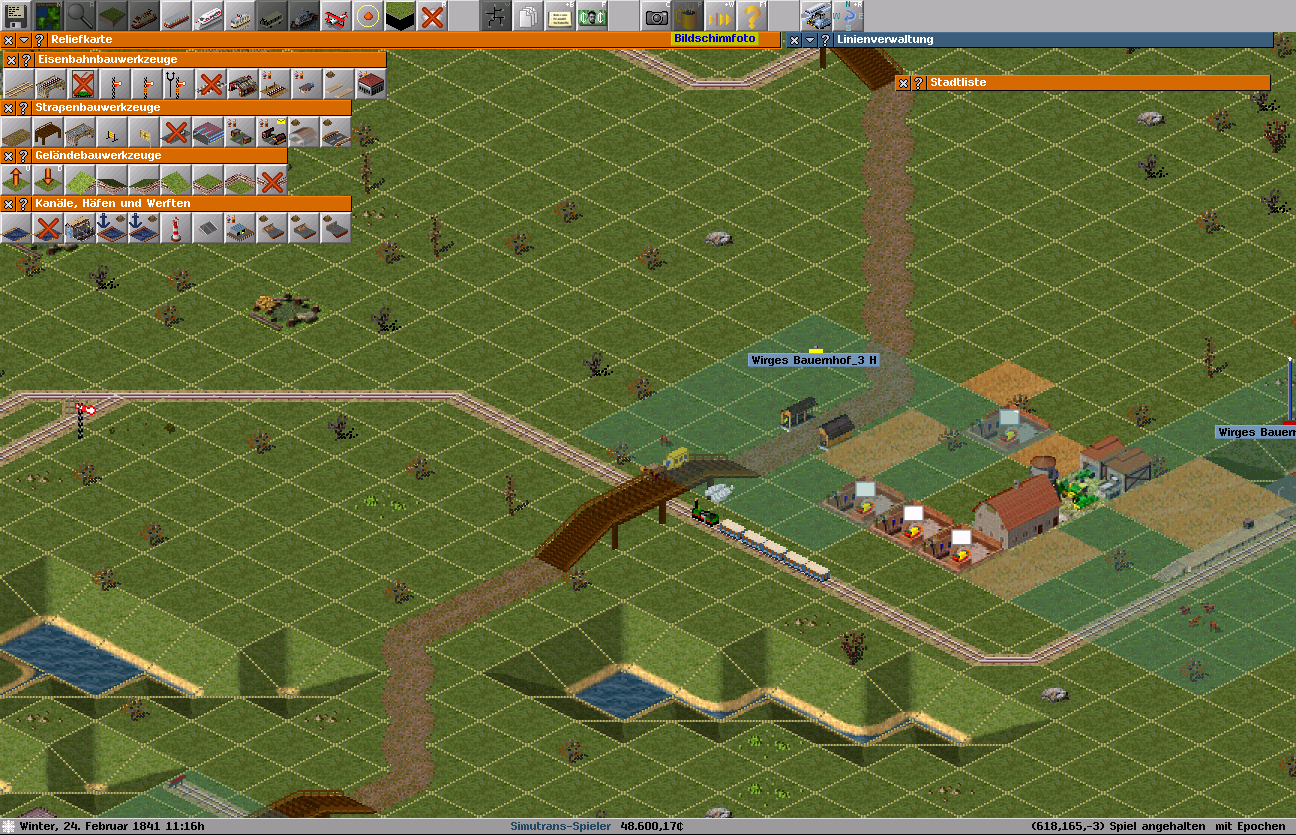Activate the raise land arrow tool
This screenshot has height=835, width=1296.
tap(16, 180)
